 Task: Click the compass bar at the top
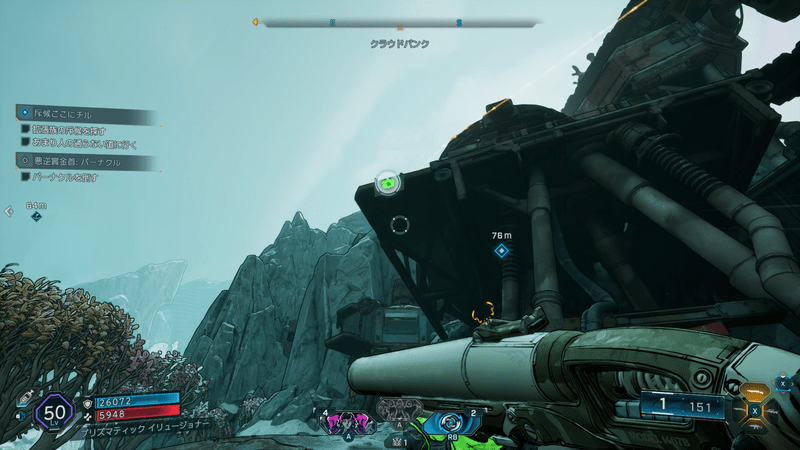click(x=400, y=22)
